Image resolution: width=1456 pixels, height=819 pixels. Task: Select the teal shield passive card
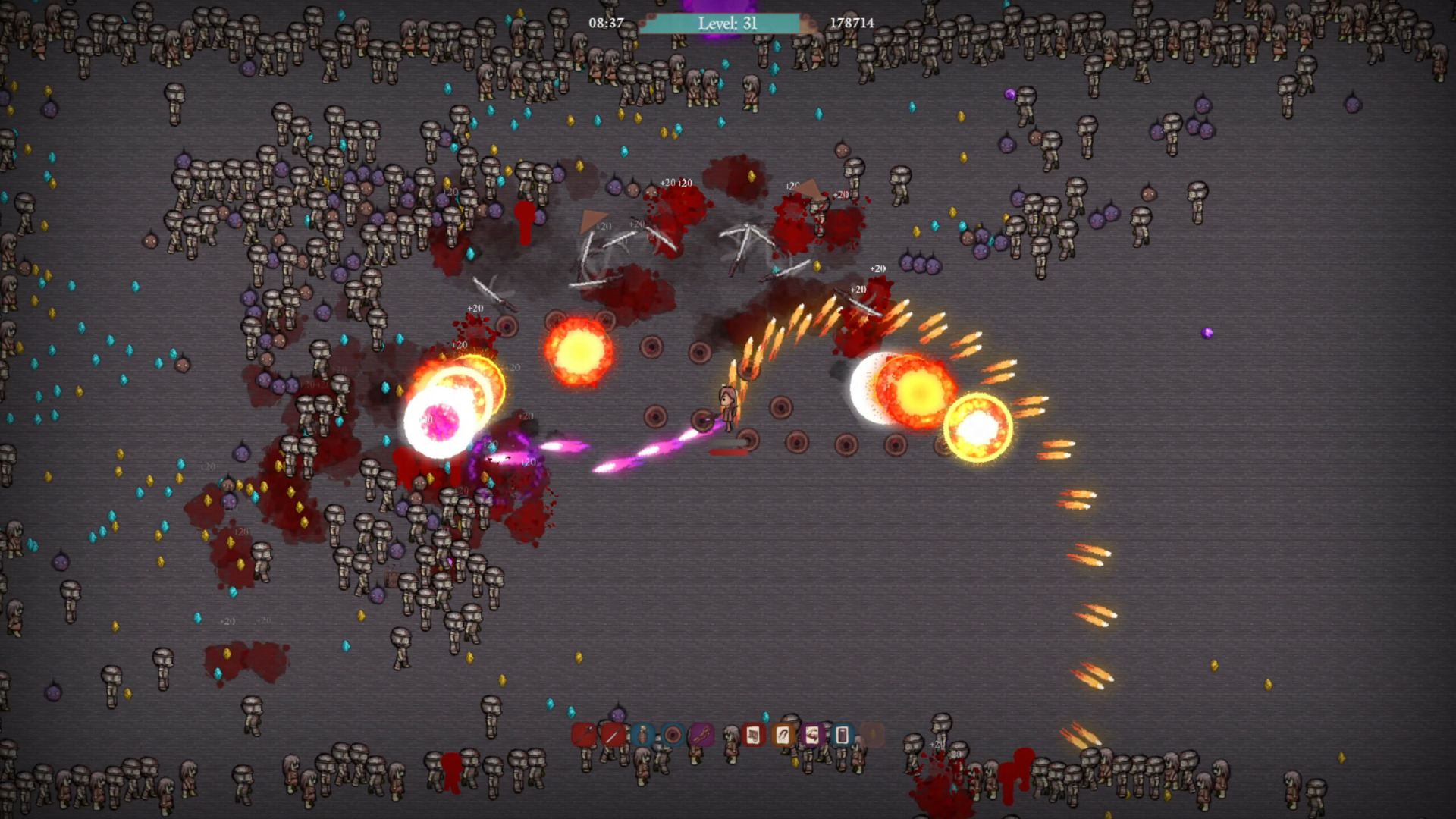click(842, 734)
